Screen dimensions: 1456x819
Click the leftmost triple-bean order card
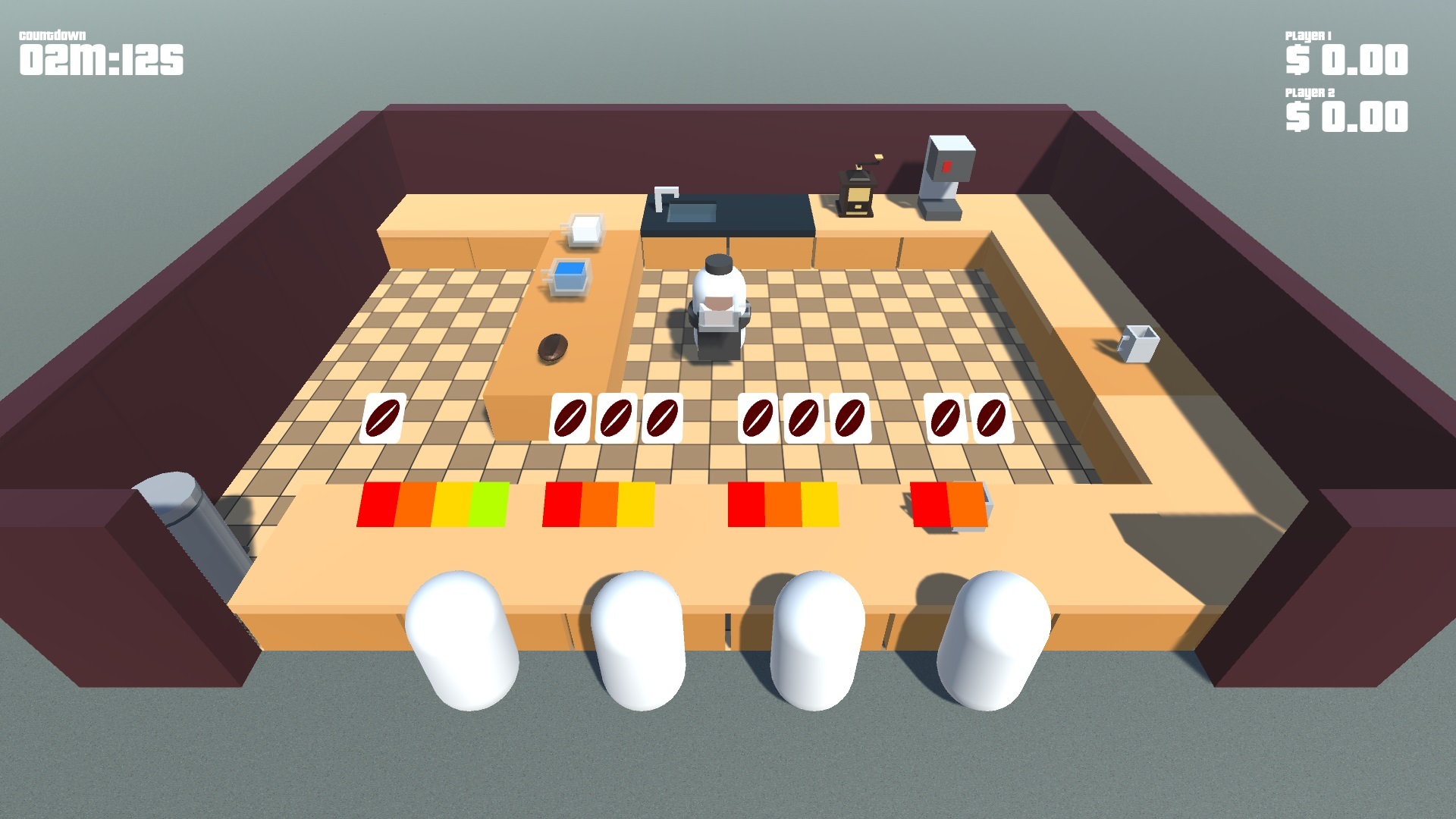pyautogui.click(x=616, y=417)
